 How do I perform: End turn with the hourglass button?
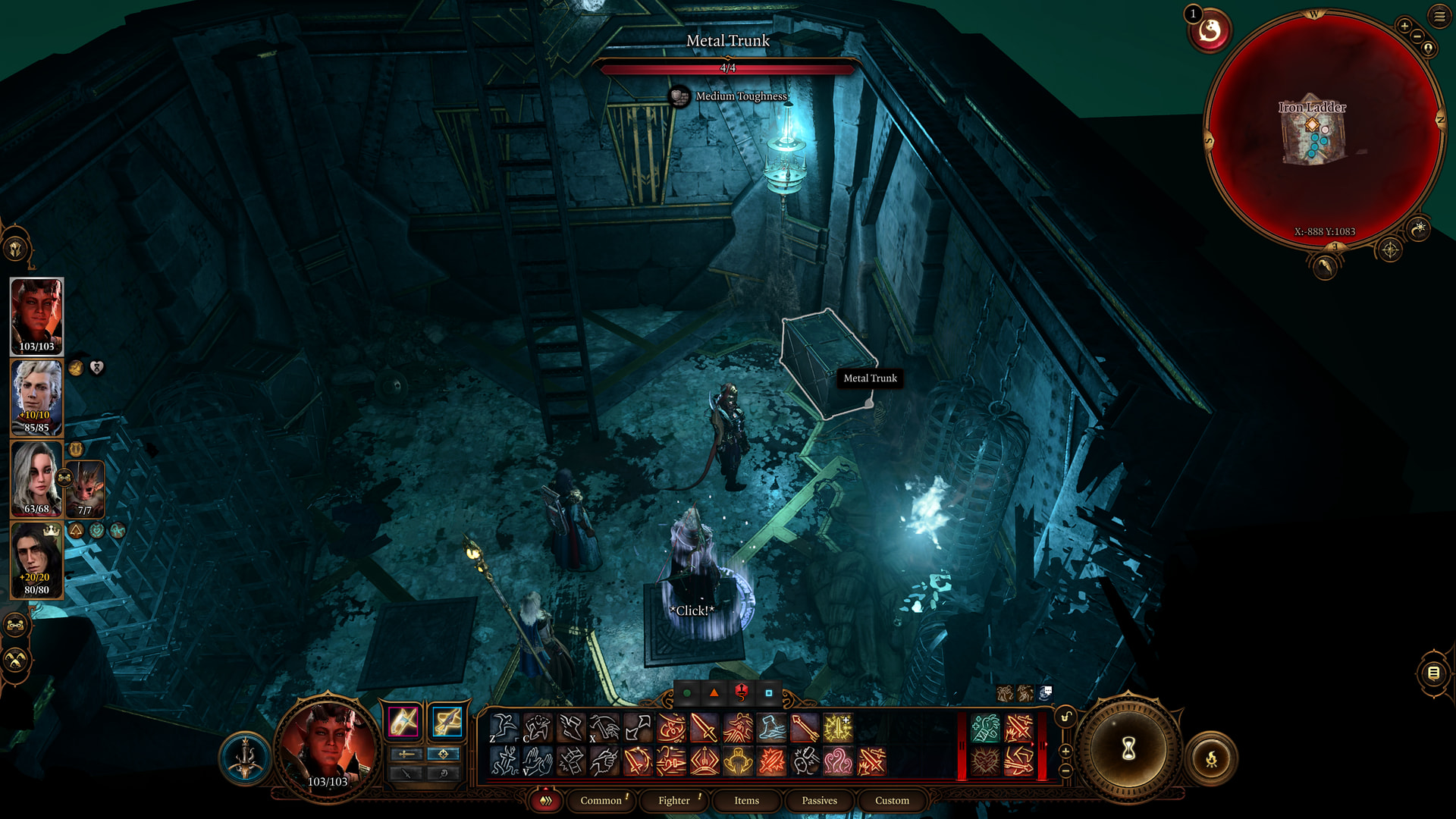tap(1128, 749)
